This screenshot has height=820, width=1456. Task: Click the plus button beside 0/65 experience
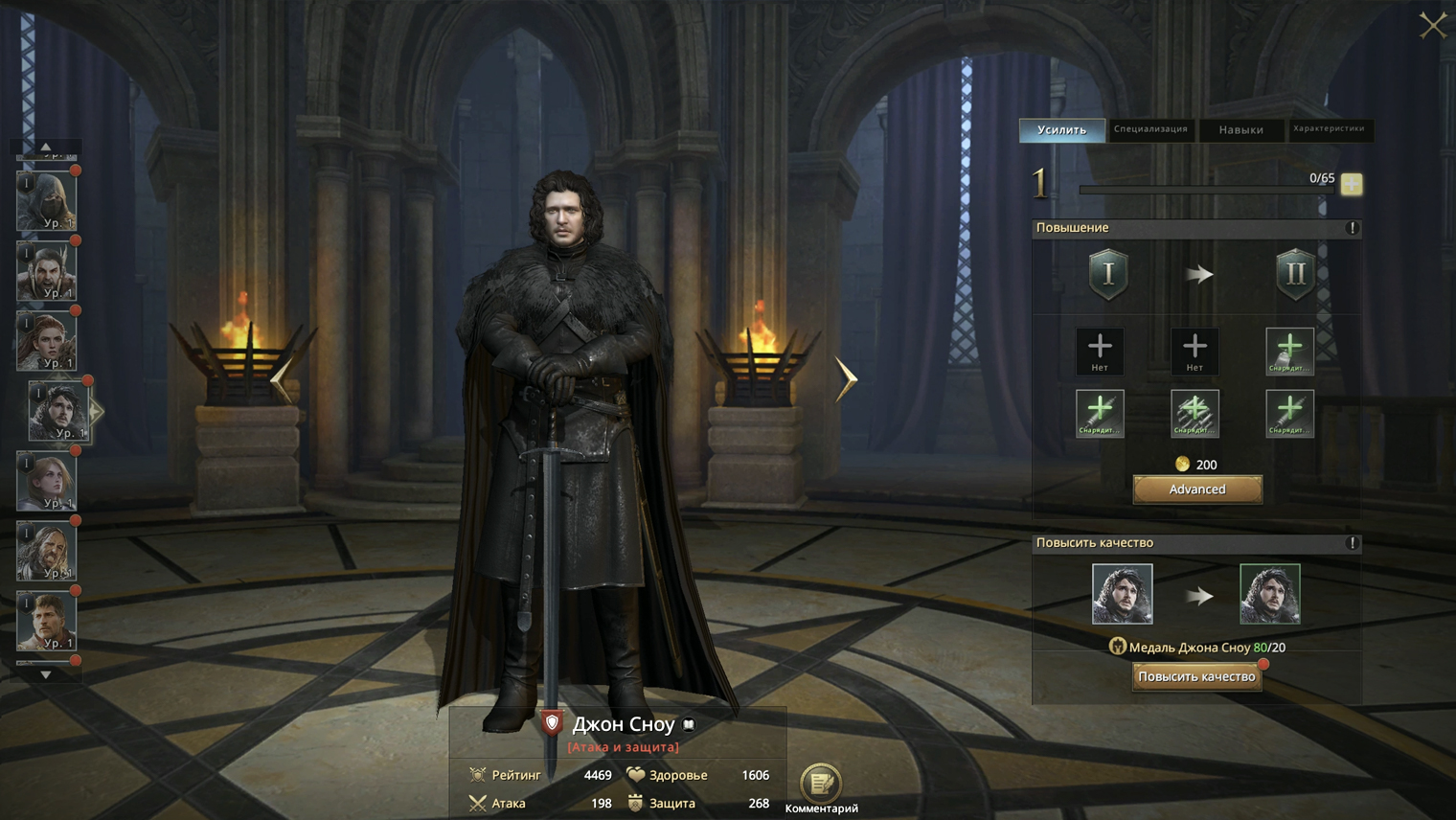point(1352,184)
